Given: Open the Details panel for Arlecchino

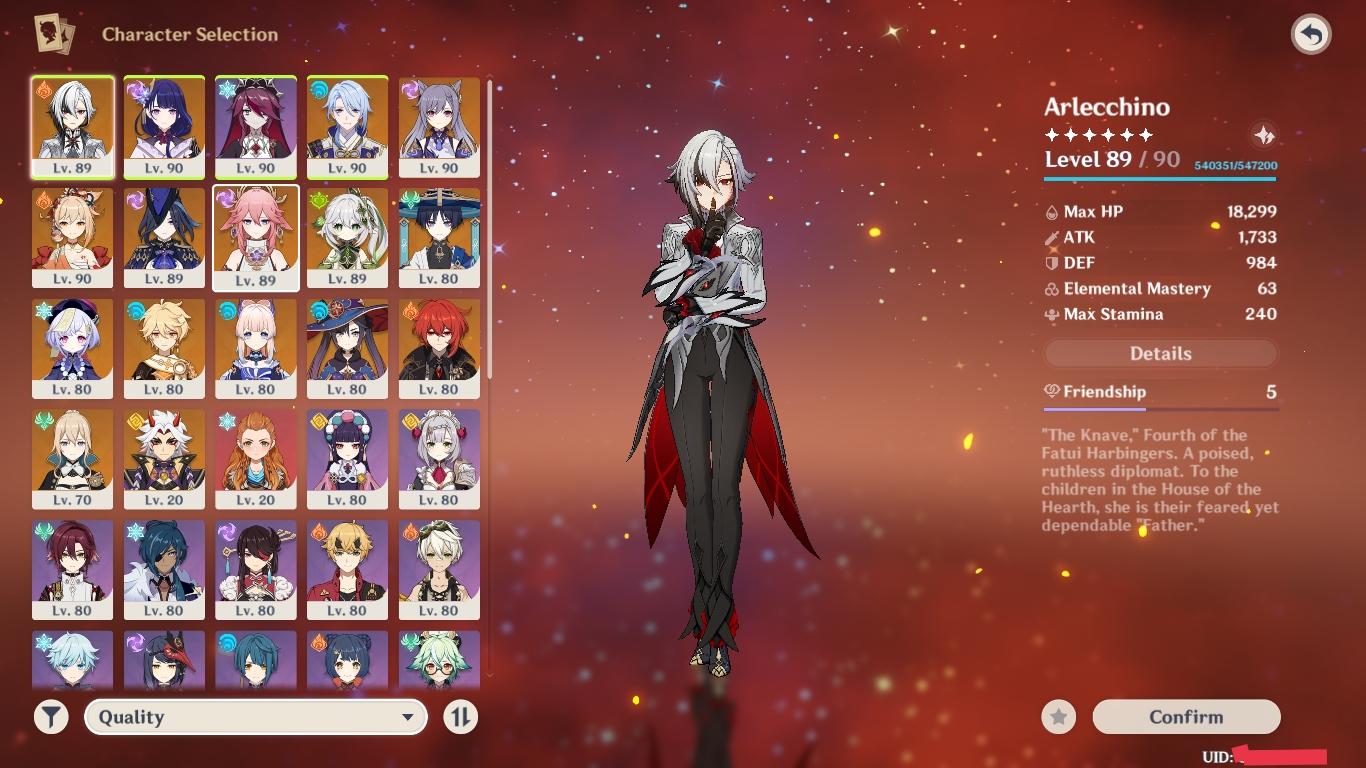Looking at the screenshot, I should tap(1160, 353).
